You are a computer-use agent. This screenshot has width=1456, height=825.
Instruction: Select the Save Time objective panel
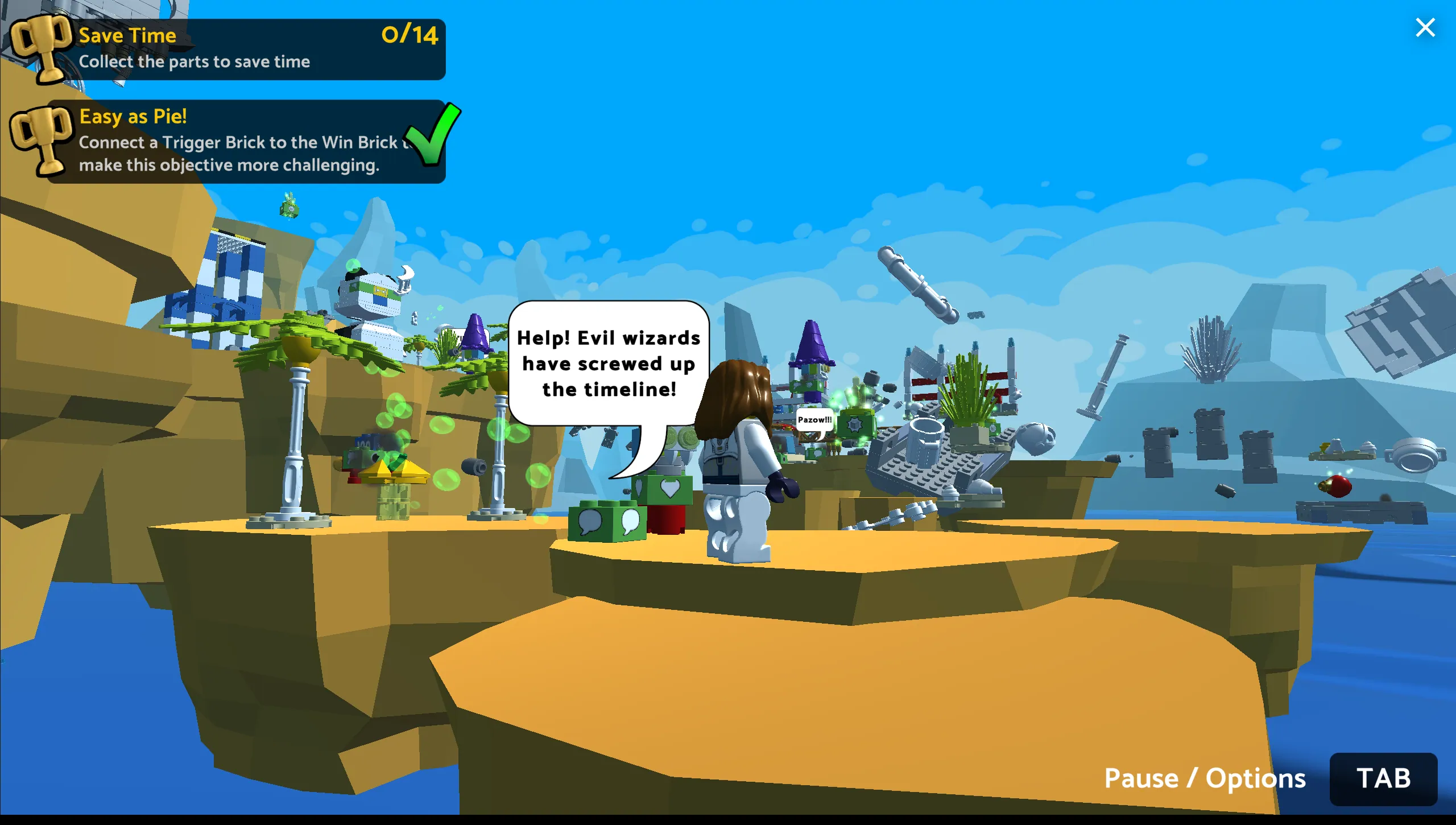click(x=245, y=49)
